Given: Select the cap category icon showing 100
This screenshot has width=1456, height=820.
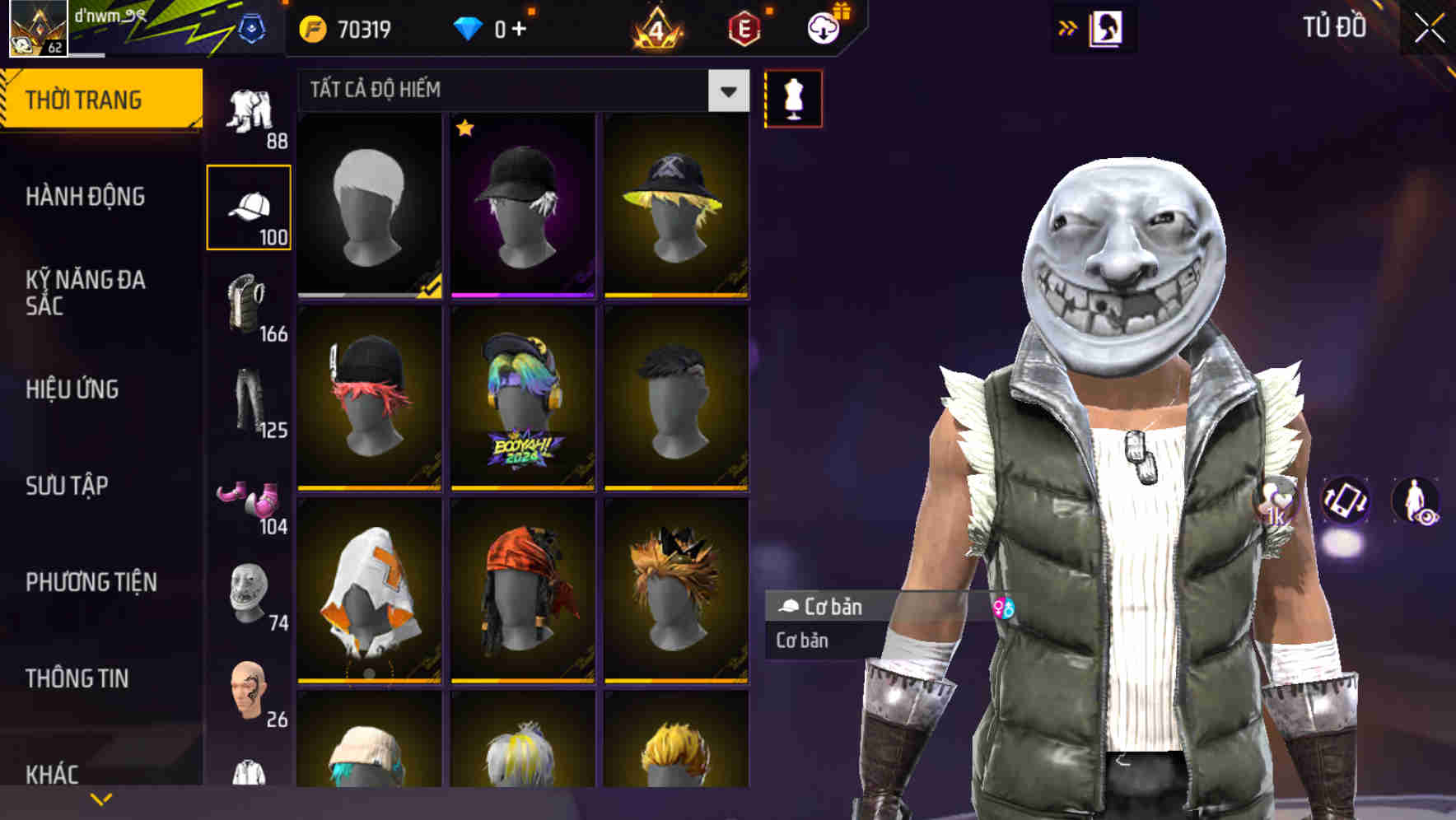Looking at the screenshot, I should [x=250, y=207].
